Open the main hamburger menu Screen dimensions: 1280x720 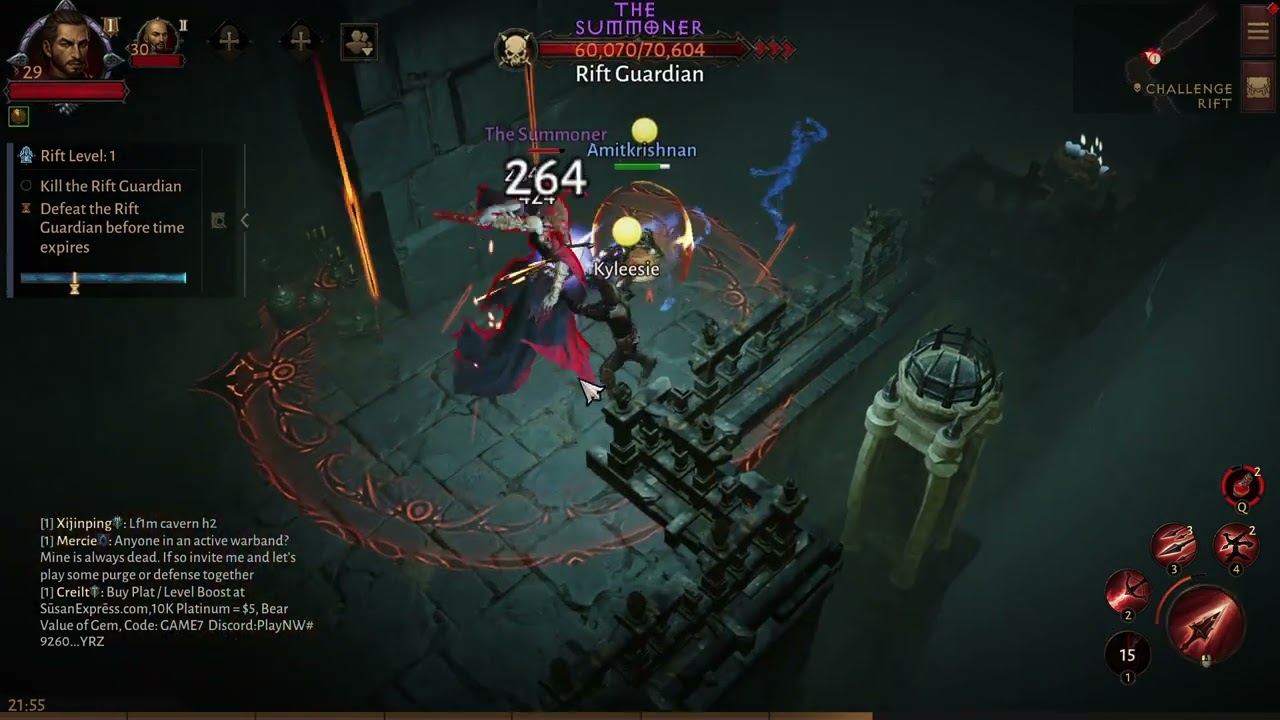[1257, 30]
